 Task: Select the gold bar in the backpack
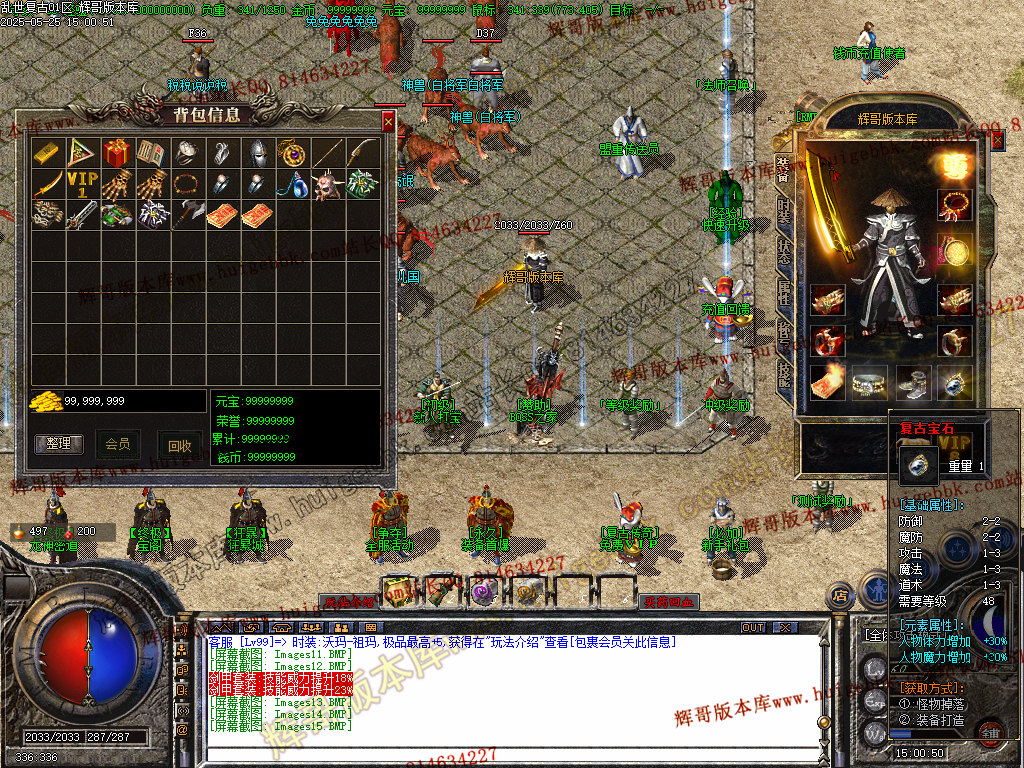47,152
